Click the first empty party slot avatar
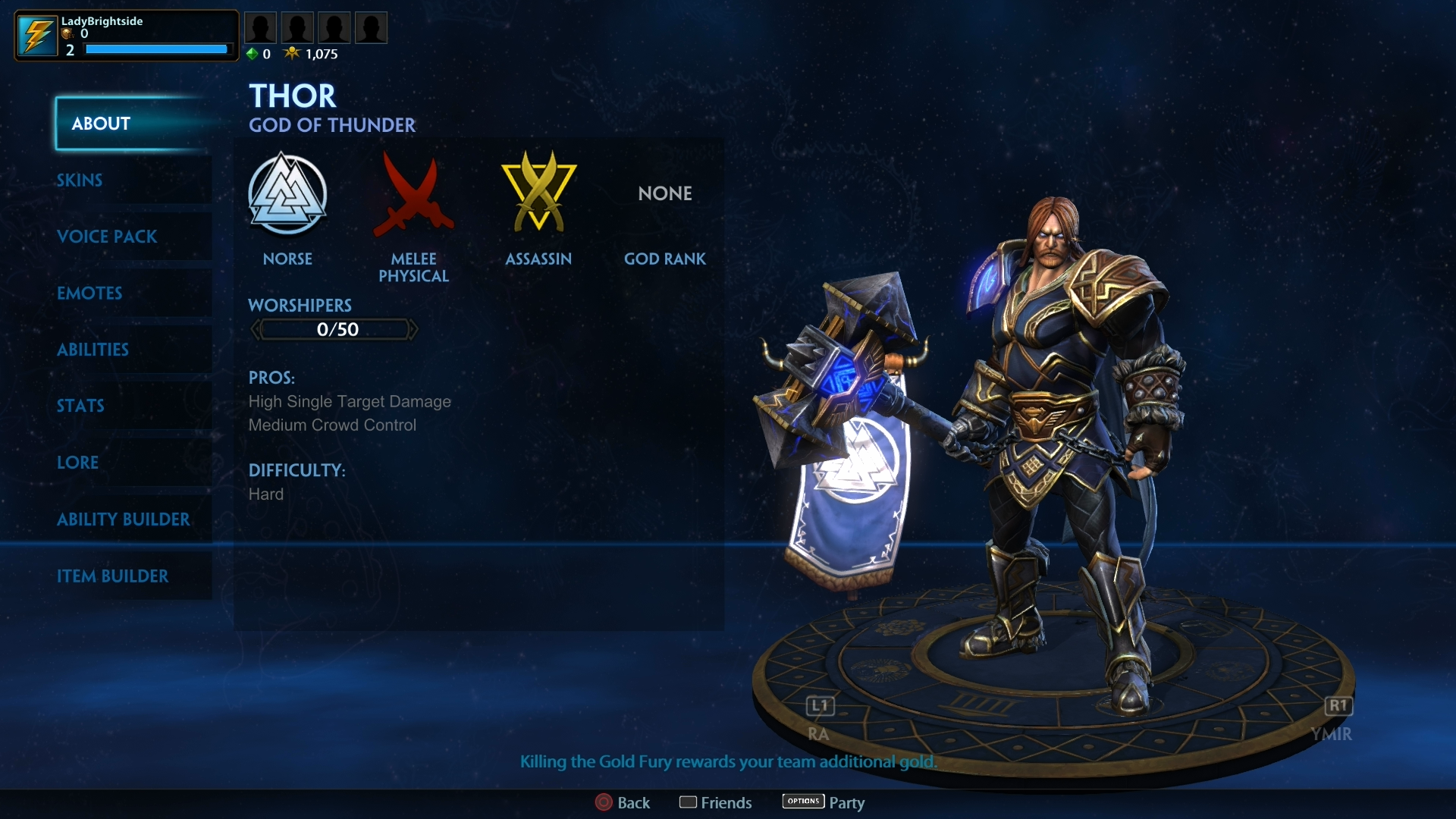This screenshot has height=819, width=1456. 260,27
